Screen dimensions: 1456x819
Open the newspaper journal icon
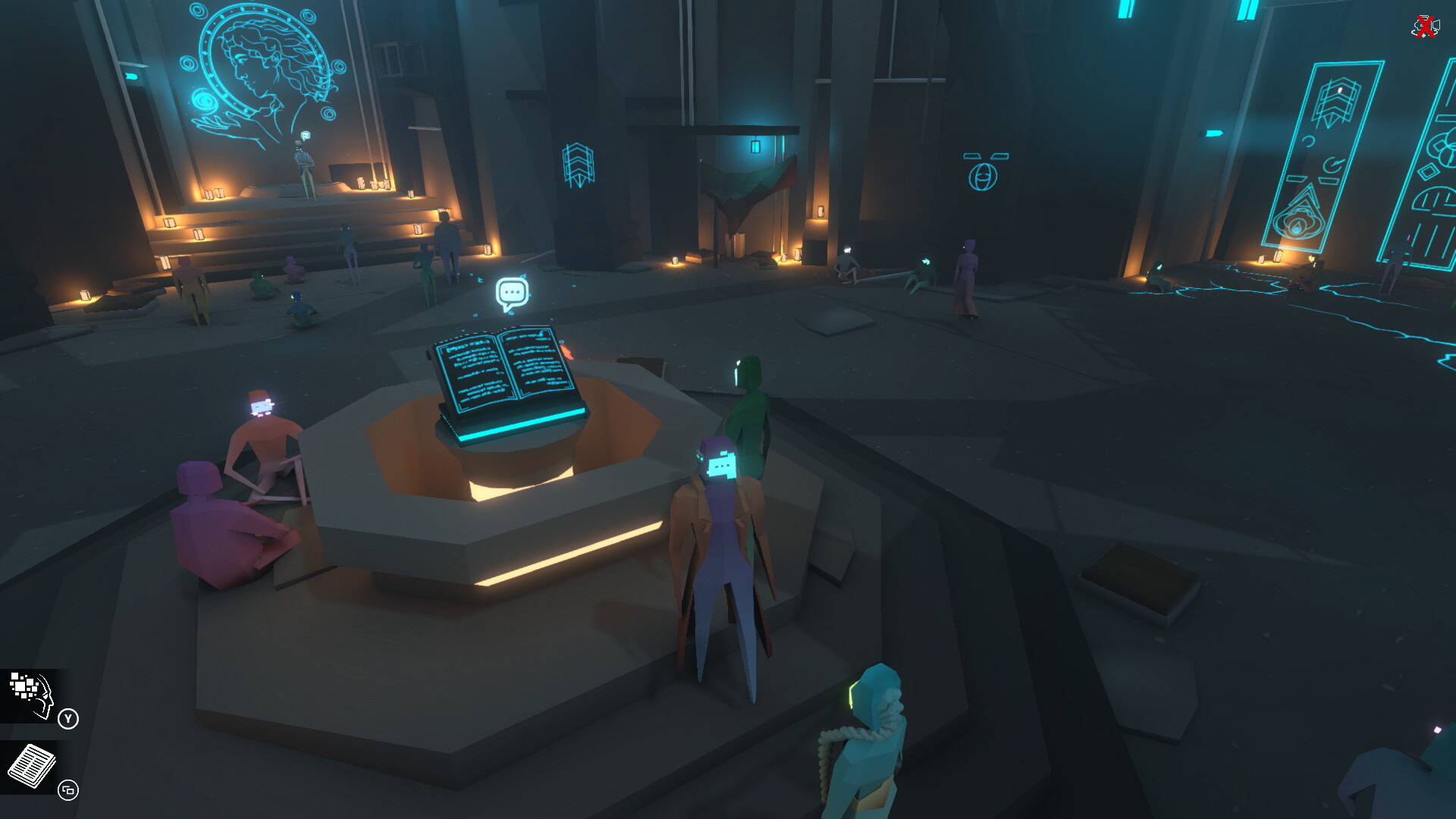(x=32, y=766)
